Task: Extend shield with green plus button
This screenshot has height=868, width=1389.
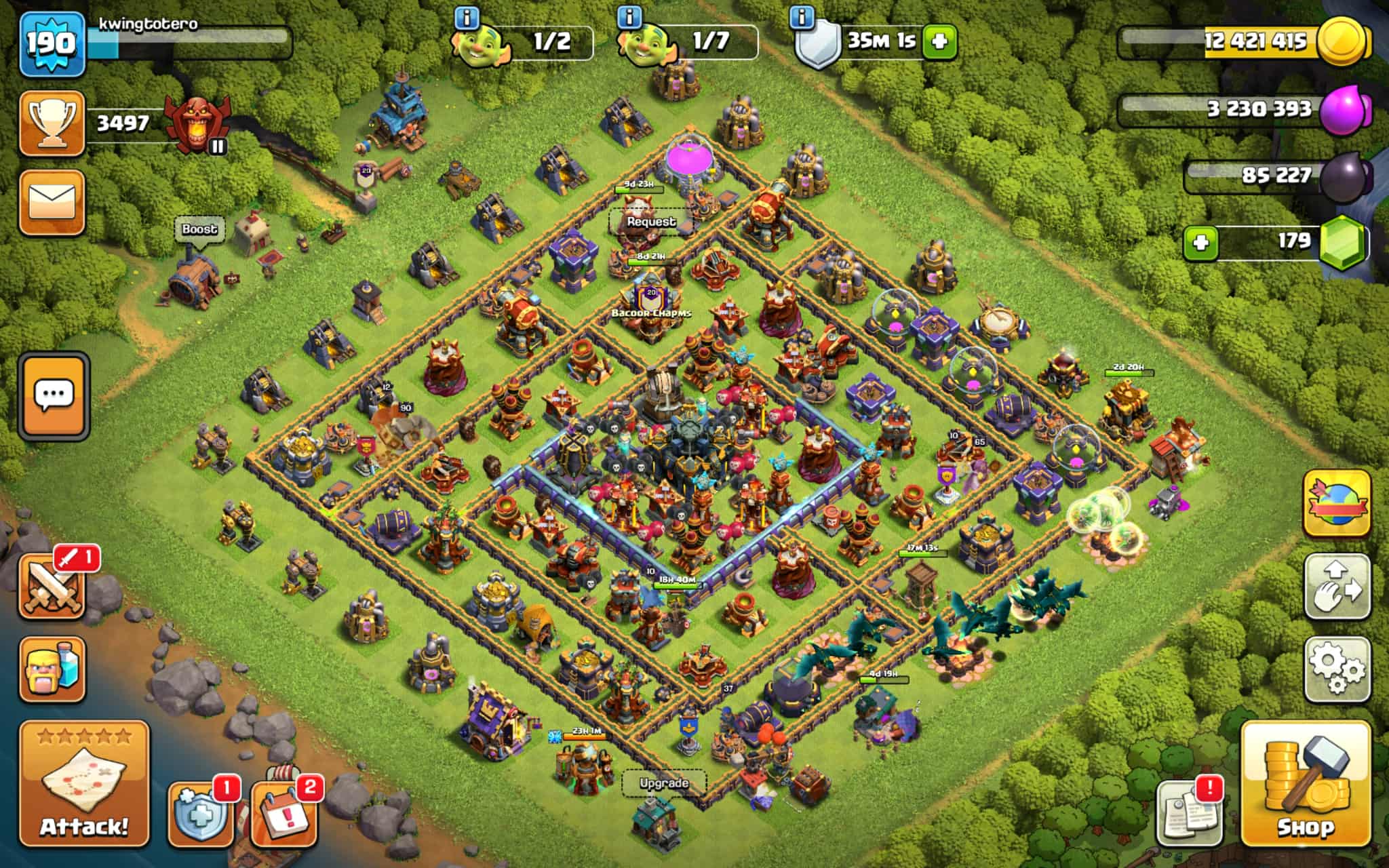Action: (x=939, y=42)
